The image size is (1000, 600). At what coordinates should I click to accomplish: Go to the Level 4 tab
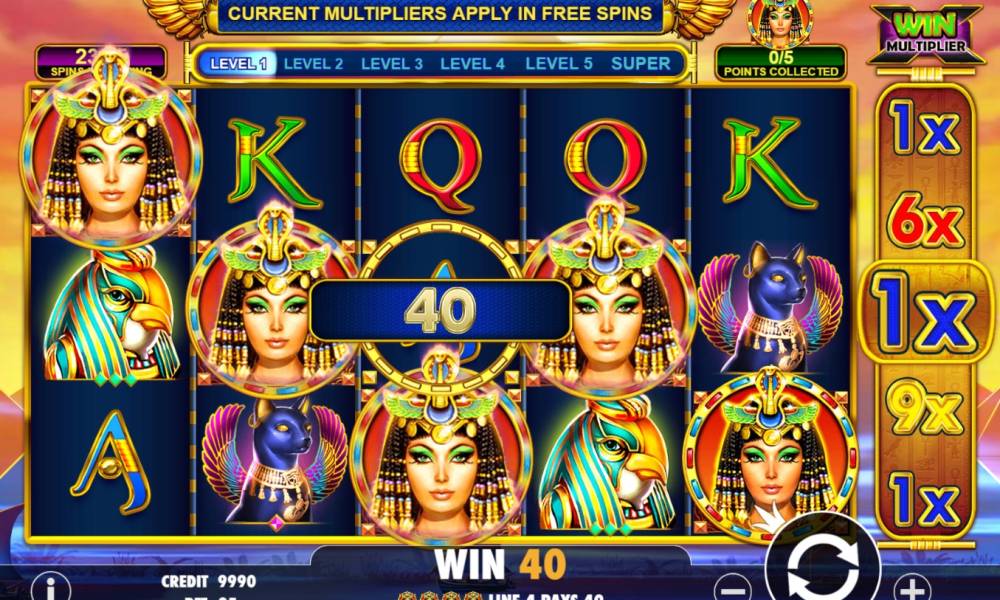point(472,63)
